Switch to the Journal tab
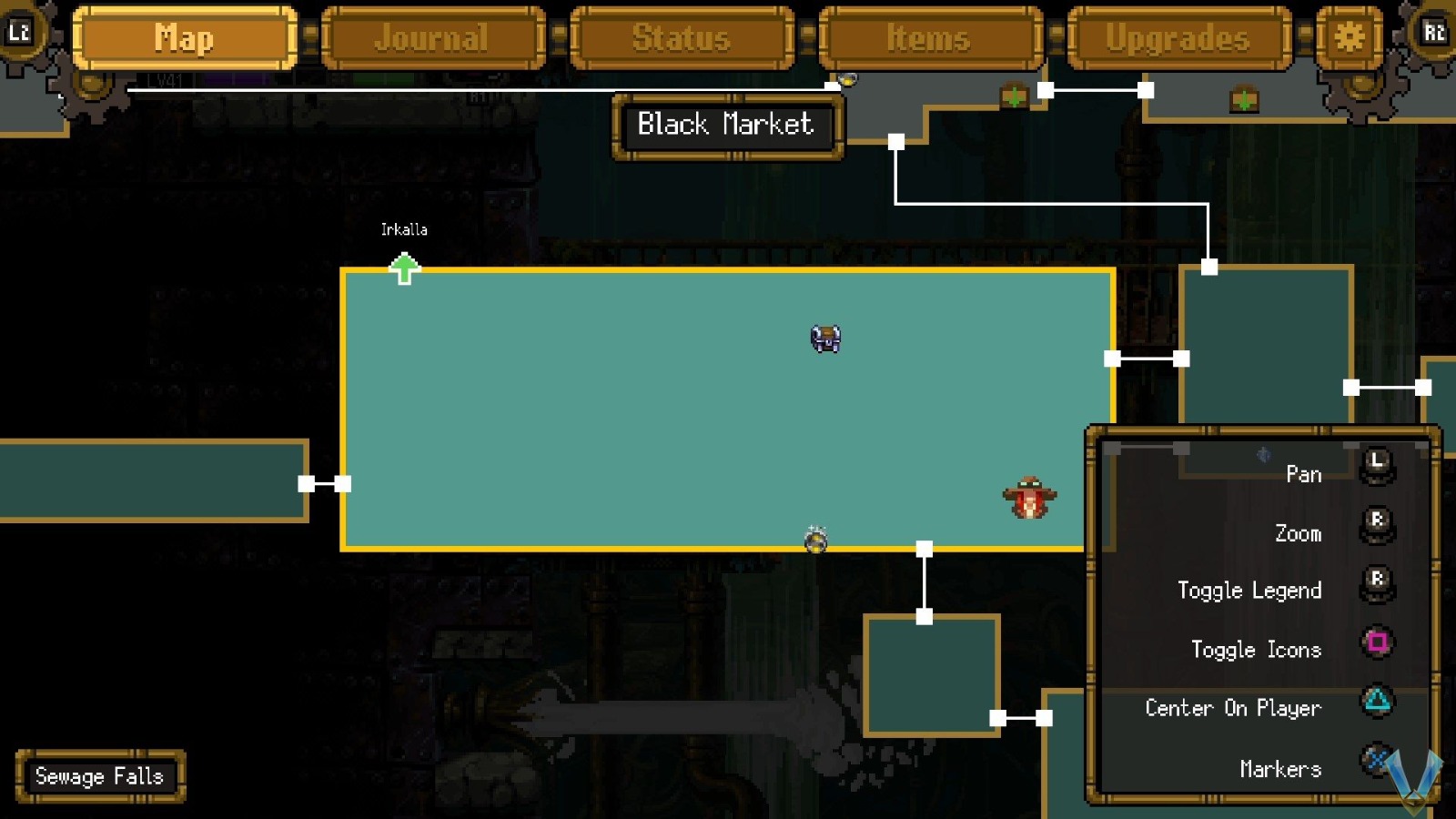1456x819 pixels. click(x=430, y=37)
